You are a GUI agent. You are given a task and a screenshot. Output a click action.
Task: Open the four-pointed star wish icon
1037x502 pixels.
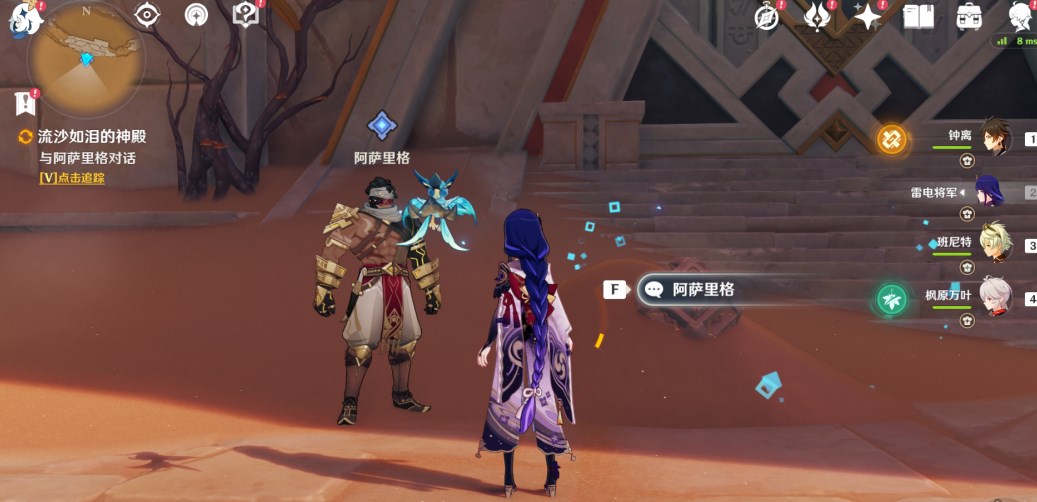click(866, 16)
